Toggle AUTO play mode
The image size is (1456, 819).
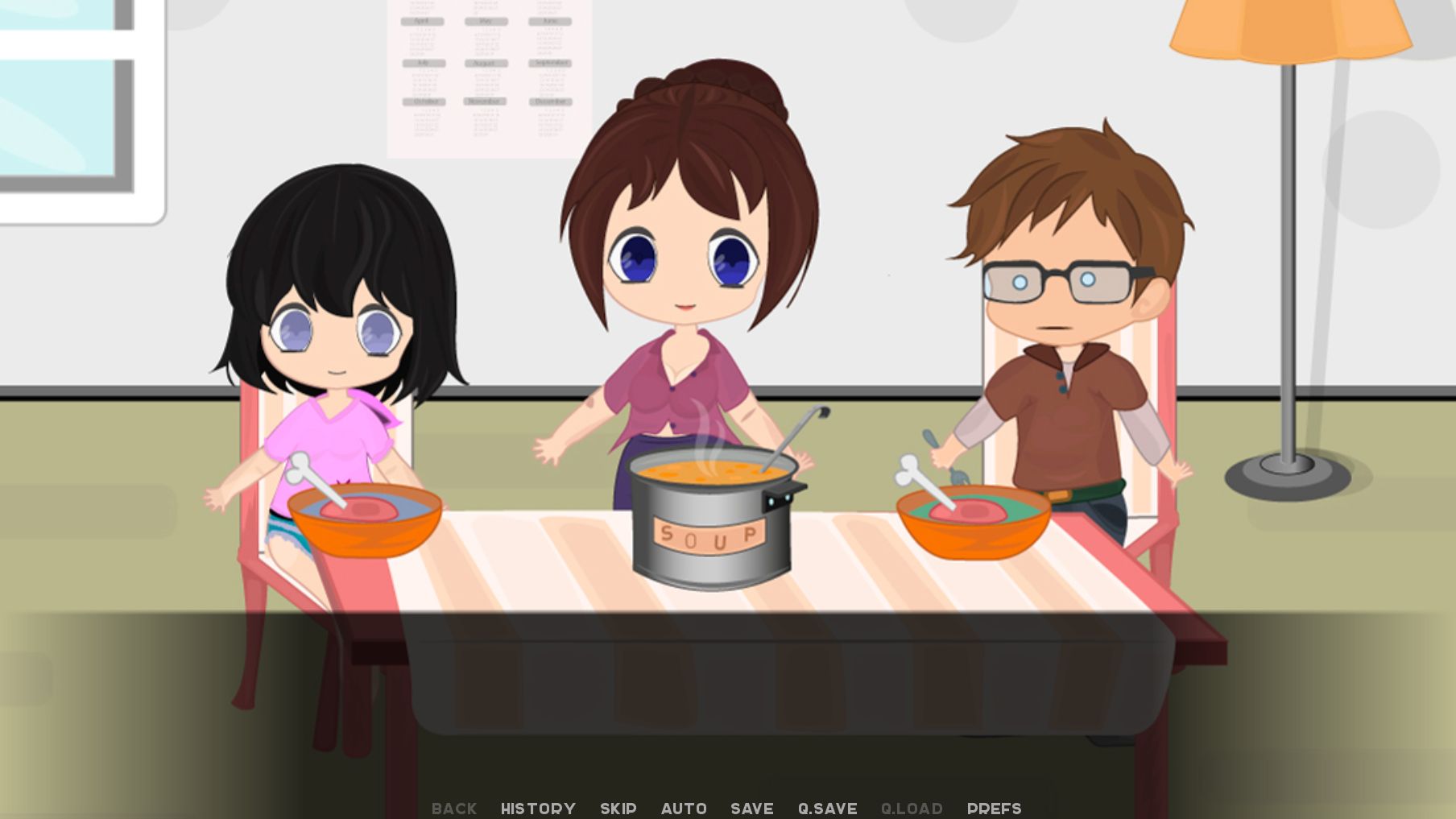click(685, 809)
